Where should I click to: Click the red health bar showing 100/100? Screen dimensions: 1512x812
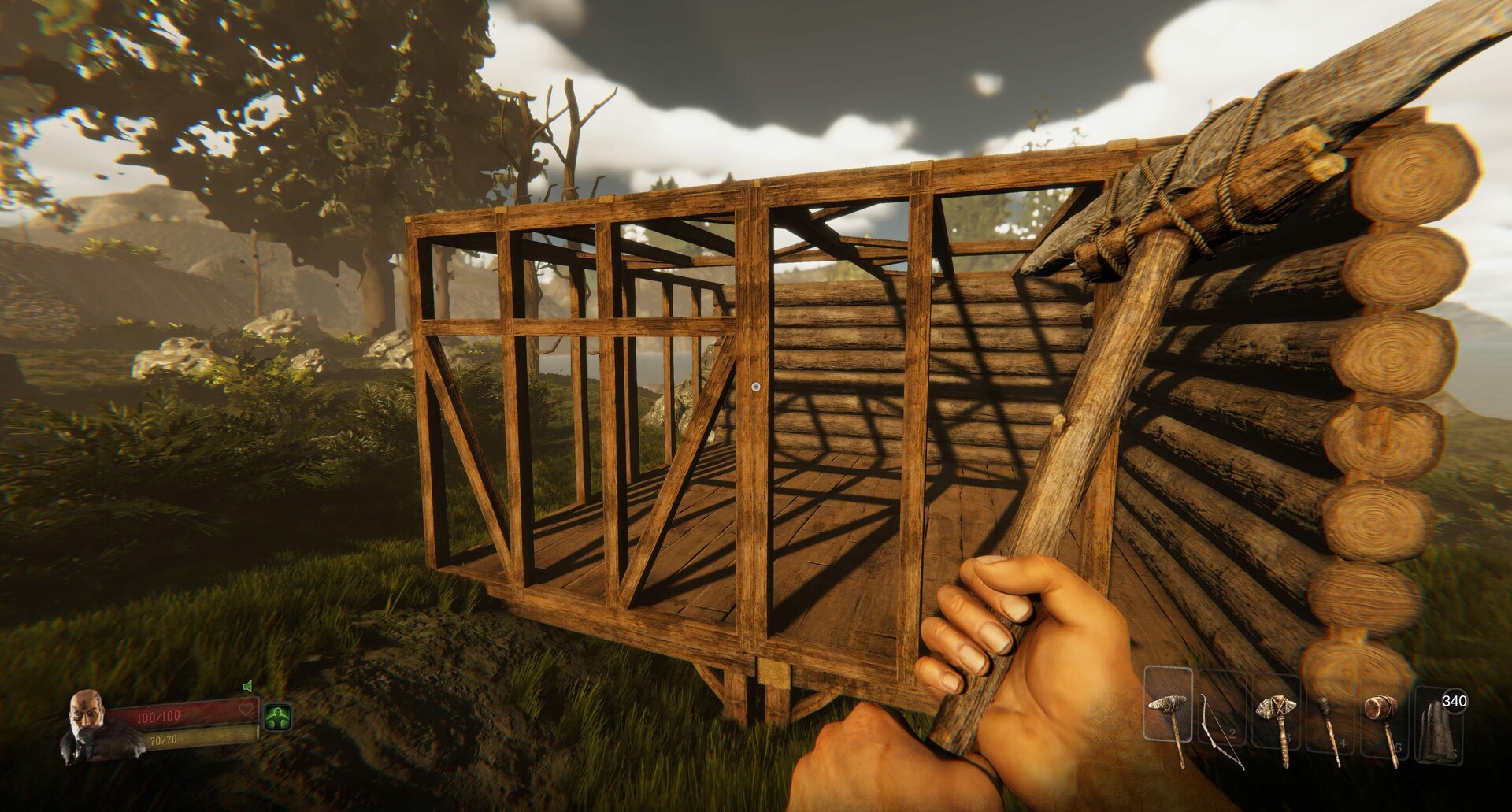[x=159, y=715]
